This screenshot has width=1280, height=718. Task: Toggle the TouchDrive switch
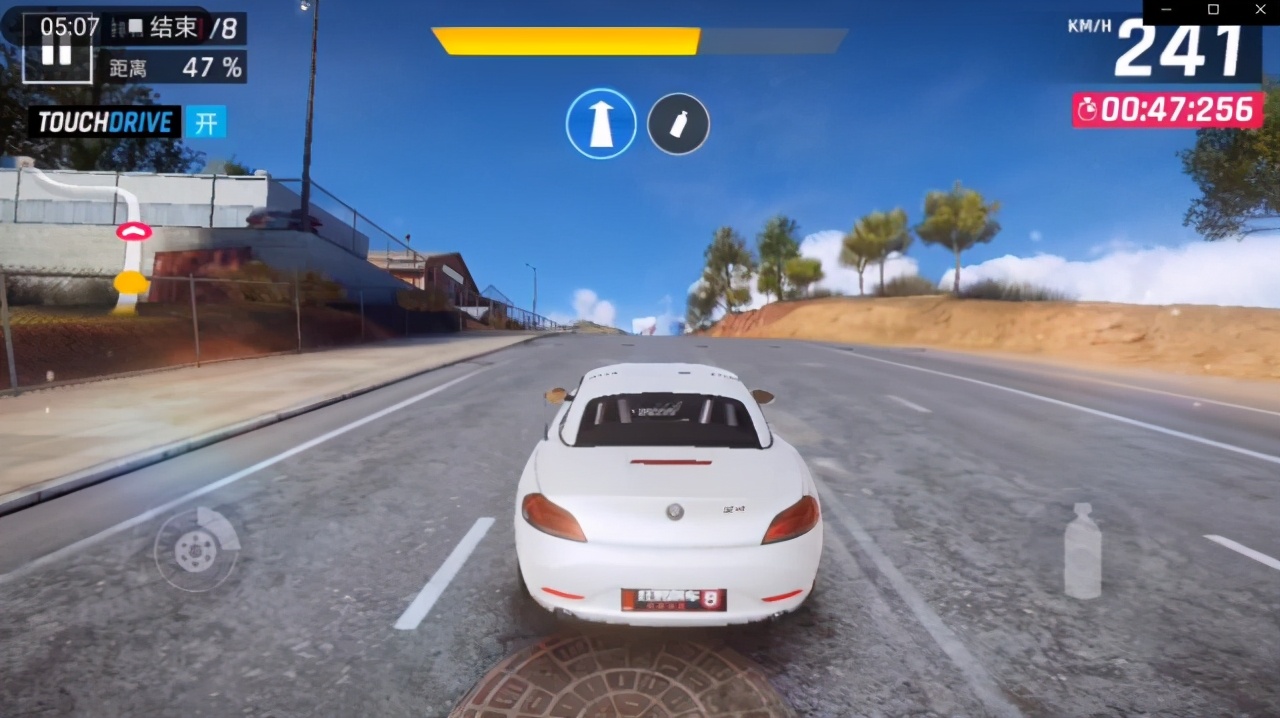(x=206, y=123)
